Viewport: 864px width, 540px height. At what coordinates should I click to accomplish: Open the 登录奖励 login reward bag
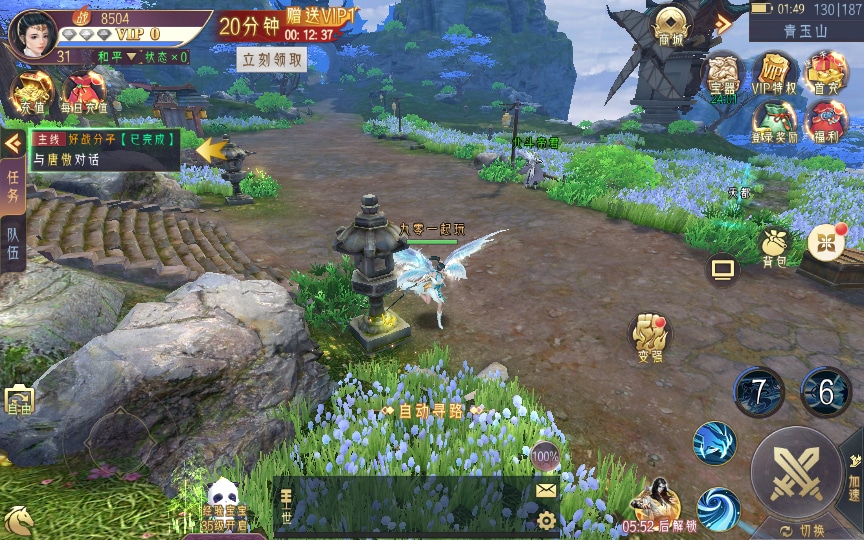point(774,120)
